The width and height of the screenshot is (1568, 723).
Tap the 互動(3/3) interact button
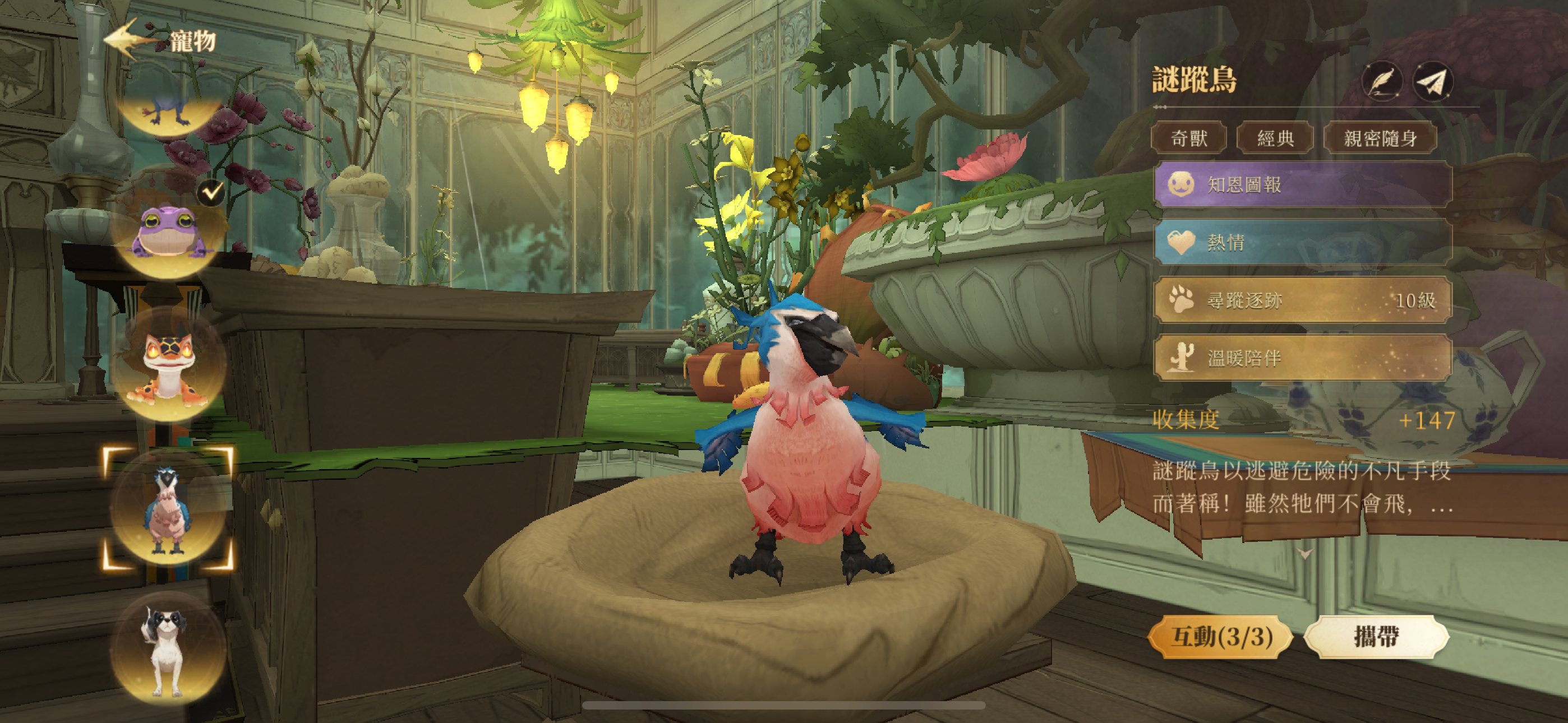(1221, 637)
